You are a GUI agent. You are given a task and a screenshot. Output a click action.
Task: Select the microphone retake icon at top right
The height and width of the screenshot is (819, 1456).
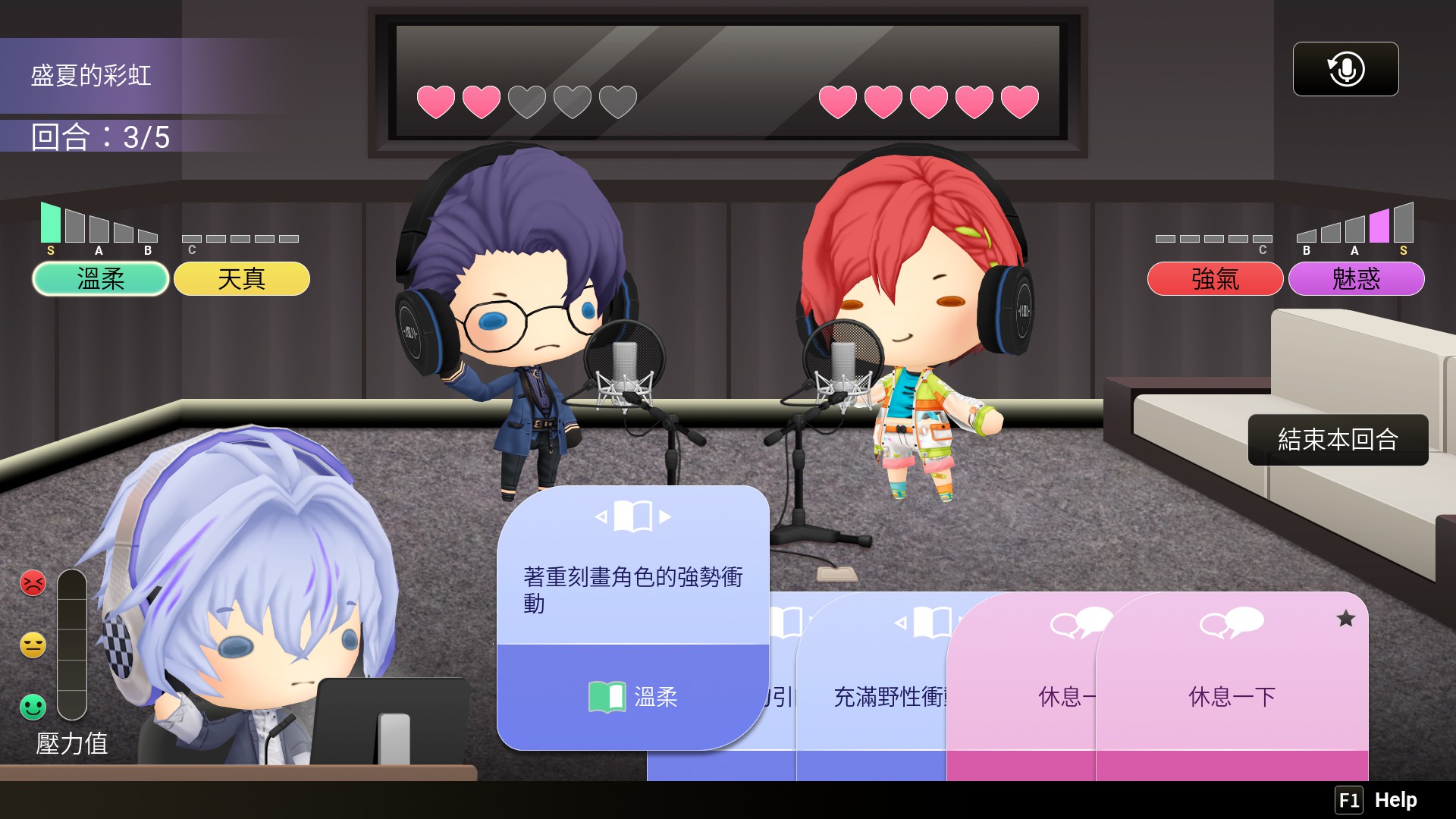pyautogui.click(x=1345, y=69)
